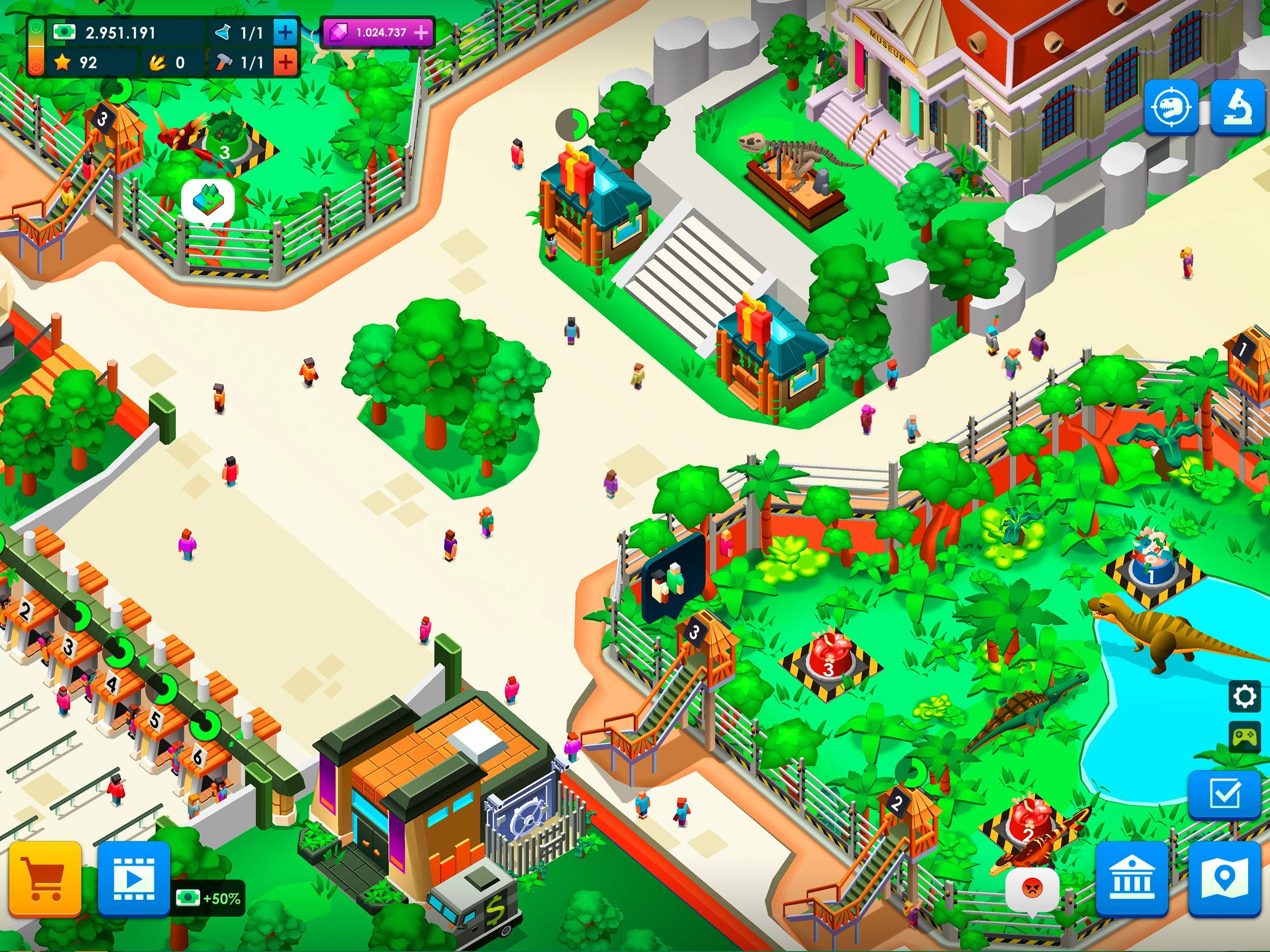Open the dinosaur target tracker button

point(1171,107)
